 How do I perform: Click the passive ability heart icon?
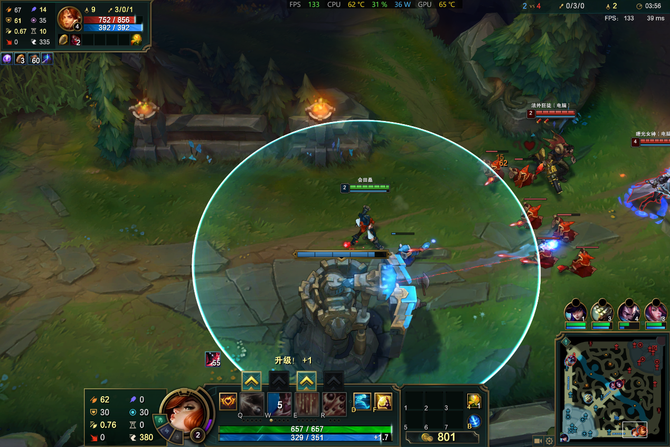click(x=227, y=402)
